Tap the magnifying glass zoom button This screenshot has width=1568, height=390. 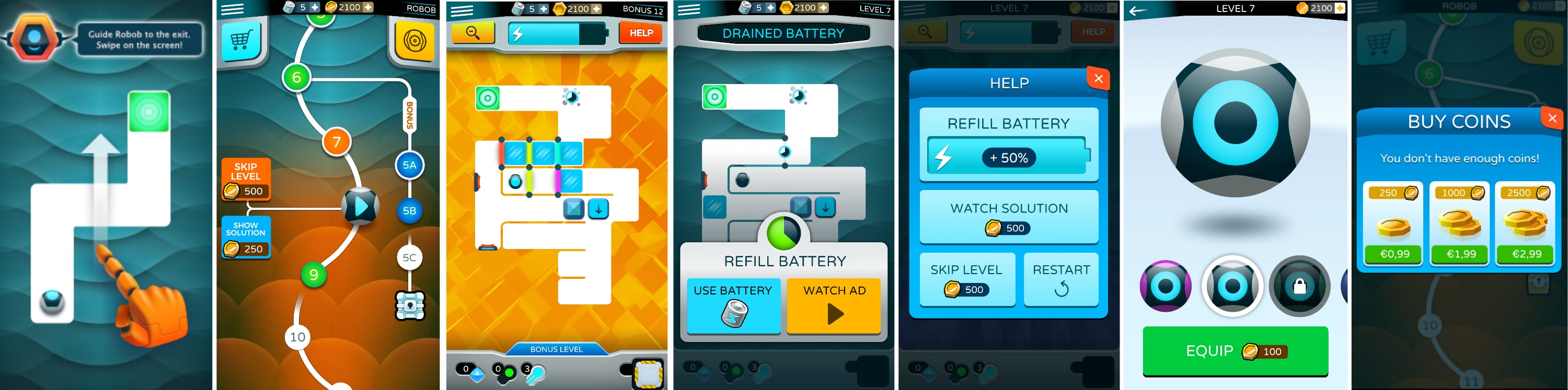(472, 33)
